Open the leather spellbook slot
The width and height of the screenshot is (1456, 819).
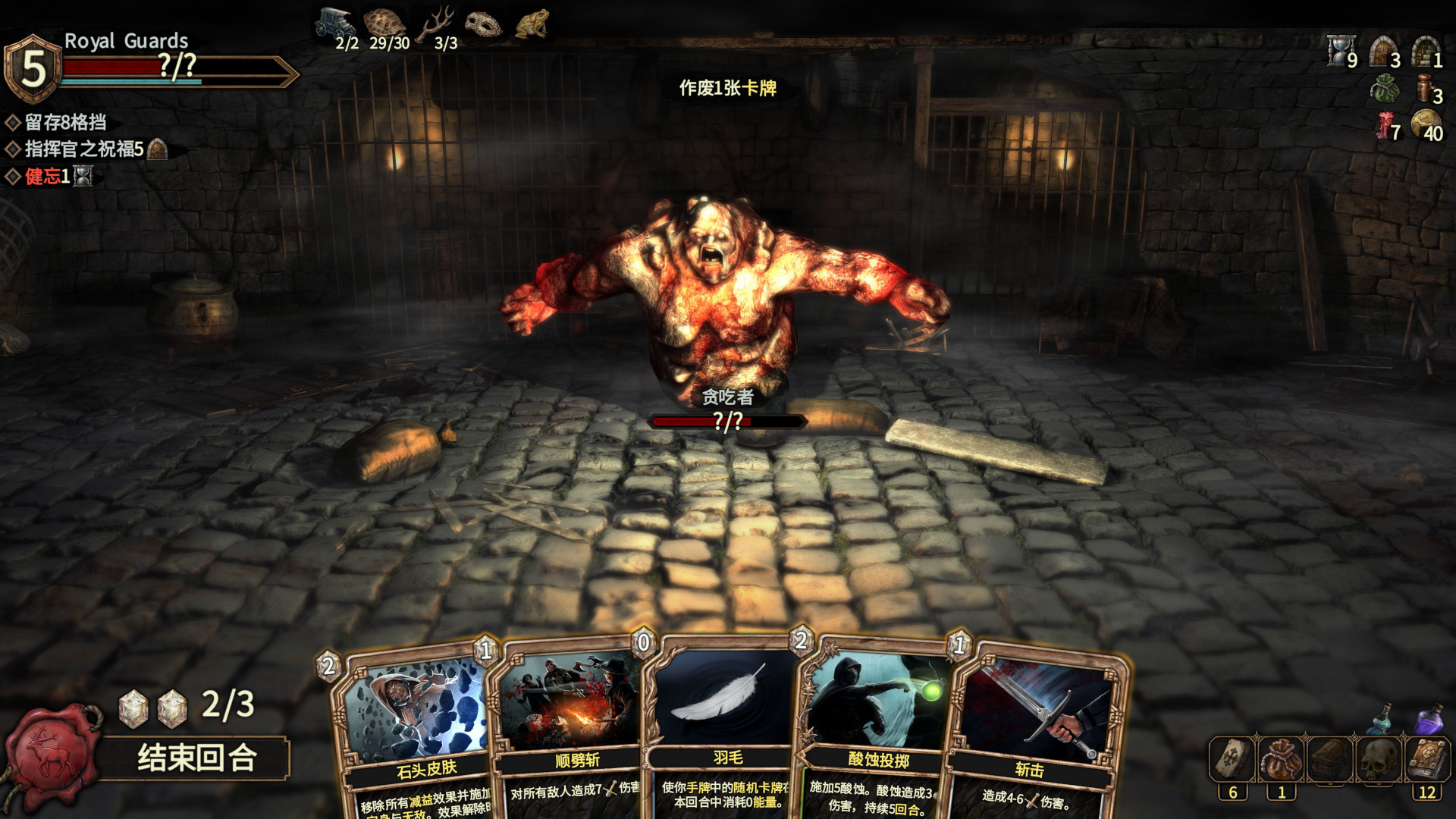point(1428,759)
